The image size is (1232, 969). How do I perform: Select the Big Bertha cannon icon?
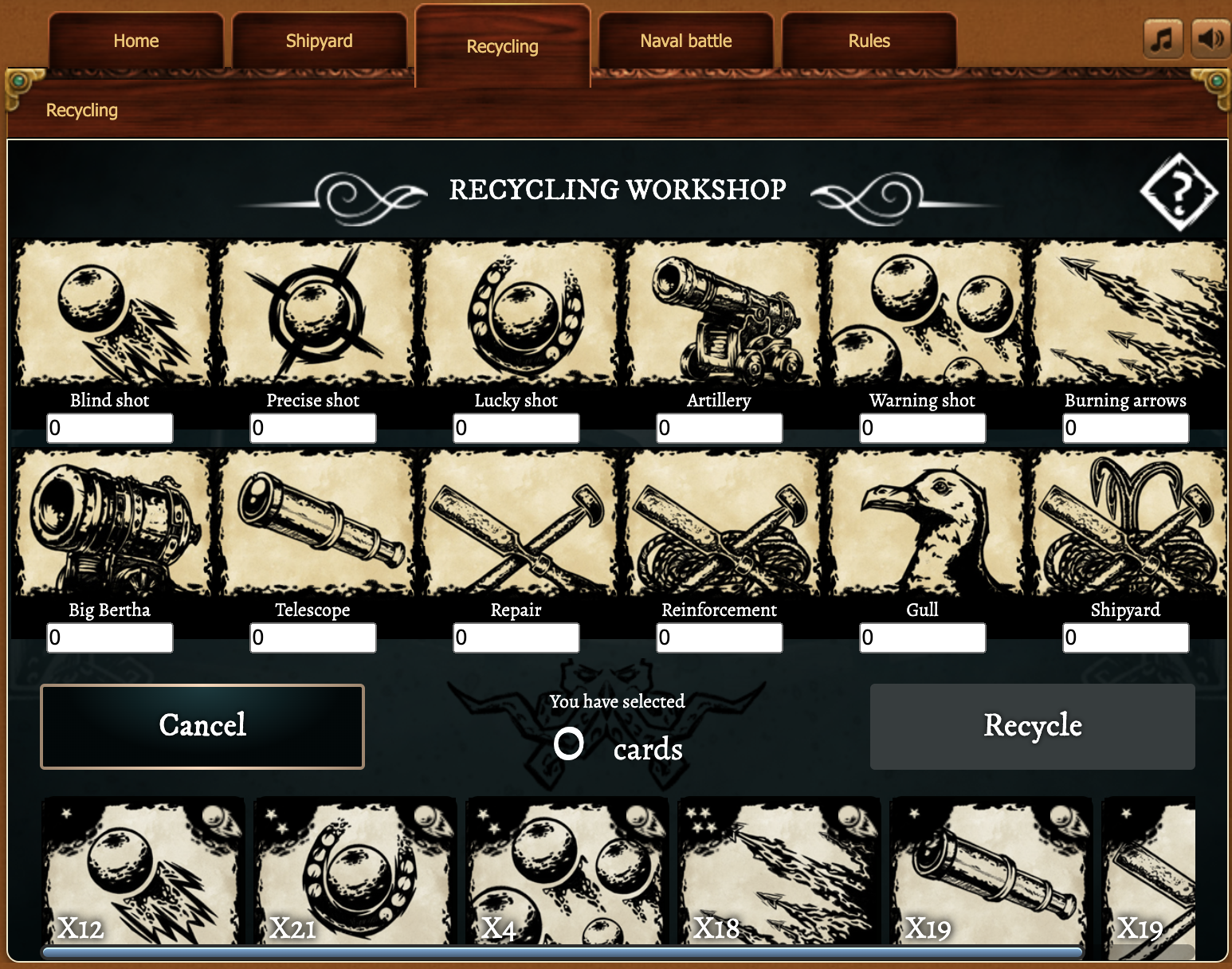109,522
